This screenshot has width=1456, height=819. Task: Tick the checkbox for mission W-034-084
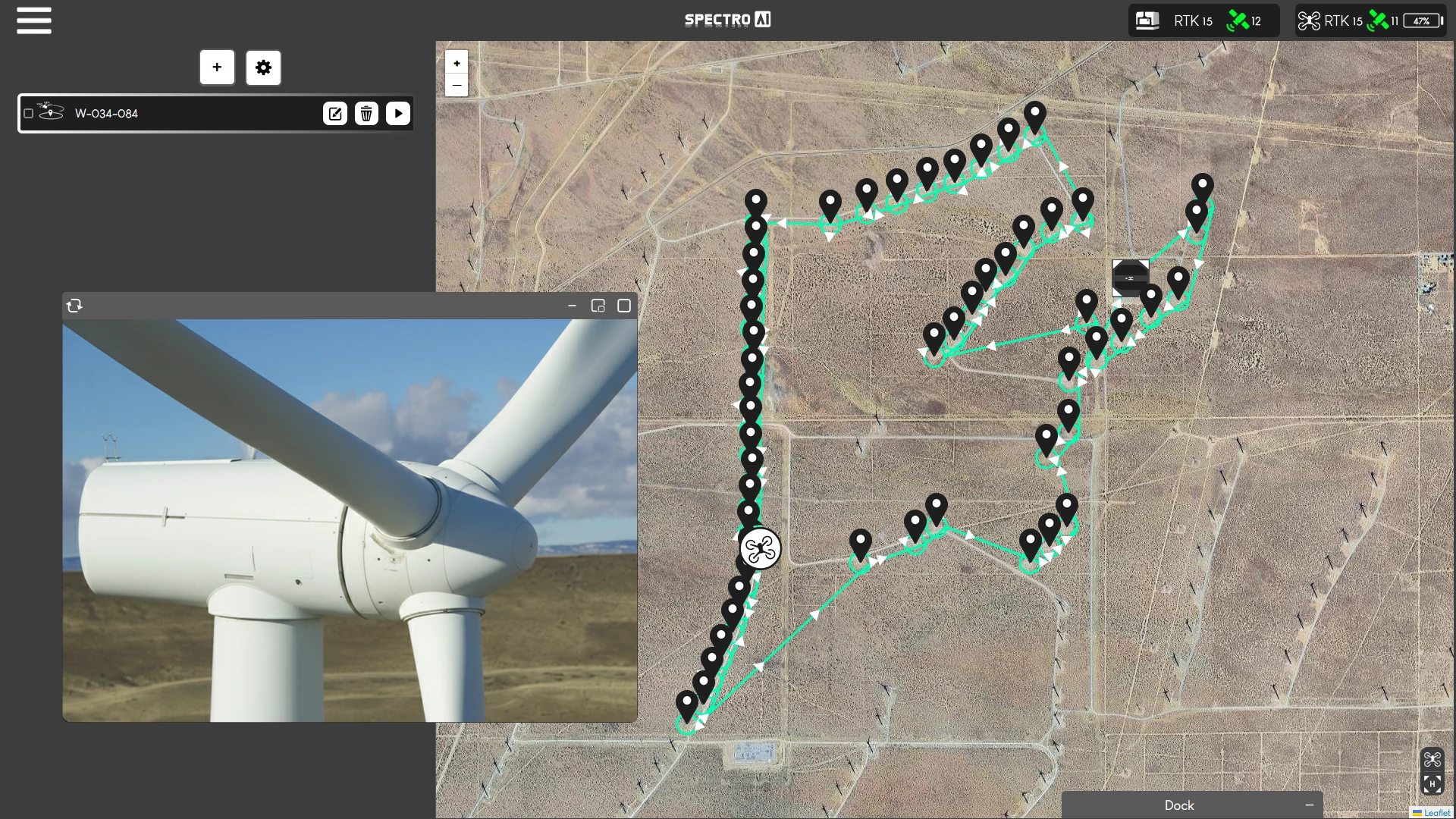pos(29,113)
